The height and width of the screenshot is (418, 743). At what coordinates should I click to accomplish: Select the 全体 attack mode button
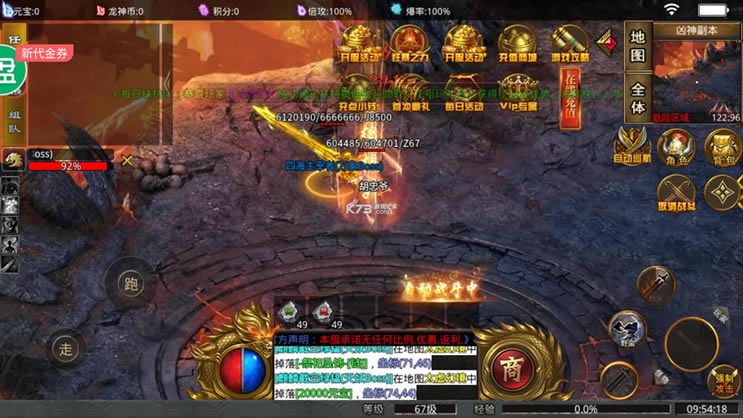point(639,96)
